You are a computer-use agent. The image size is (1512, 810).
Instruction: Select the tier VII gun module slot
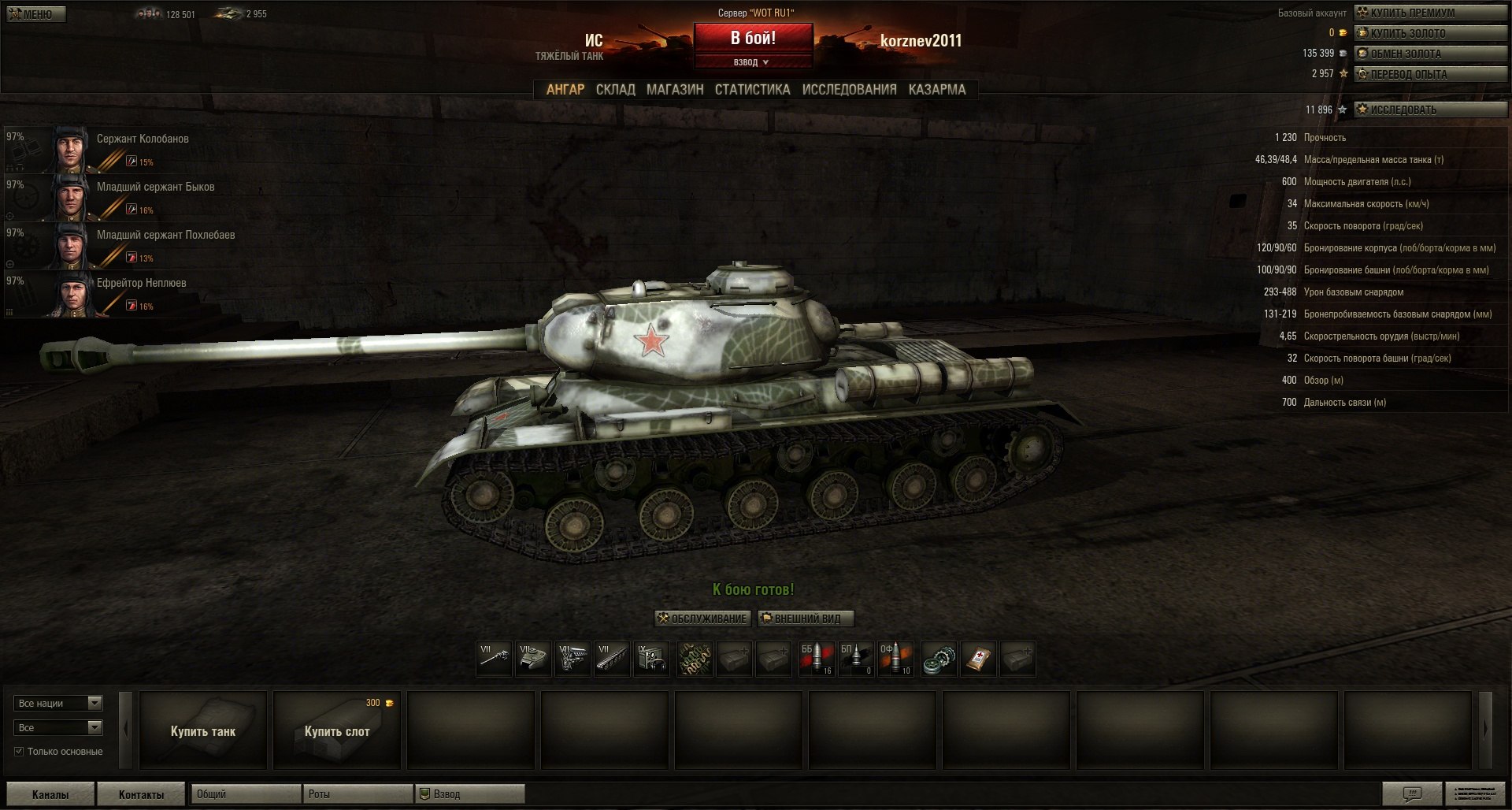(494, 659)
